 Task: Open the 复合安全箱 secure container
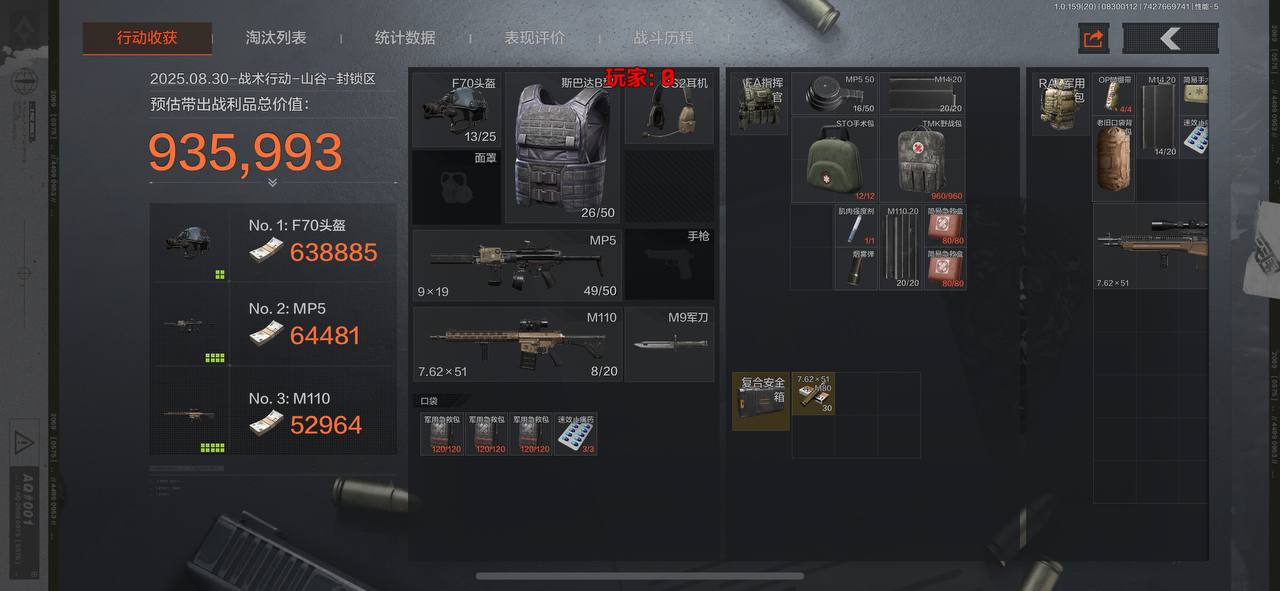coord(761,401)
